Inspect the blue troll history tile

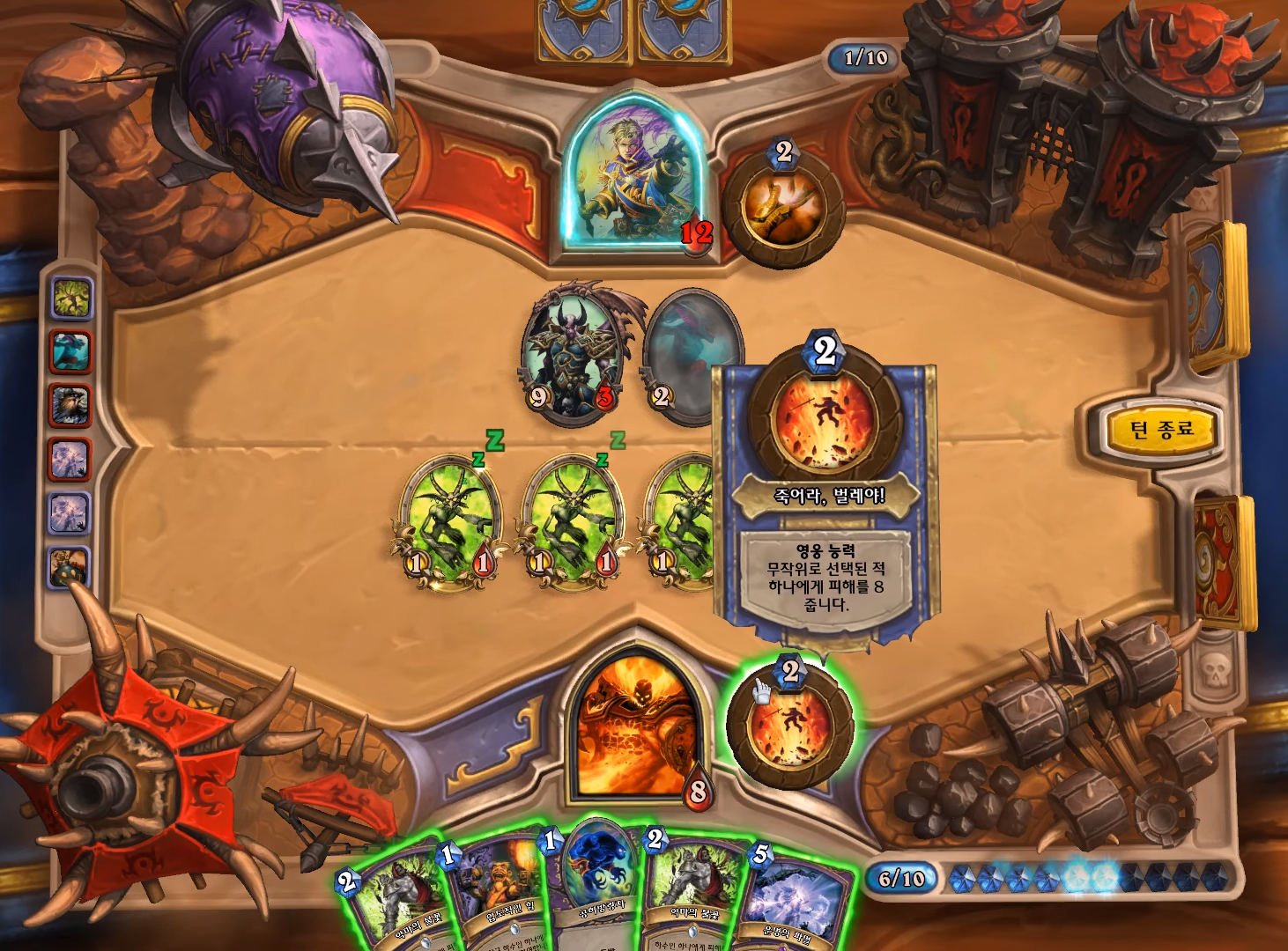(x=70, y=352)
